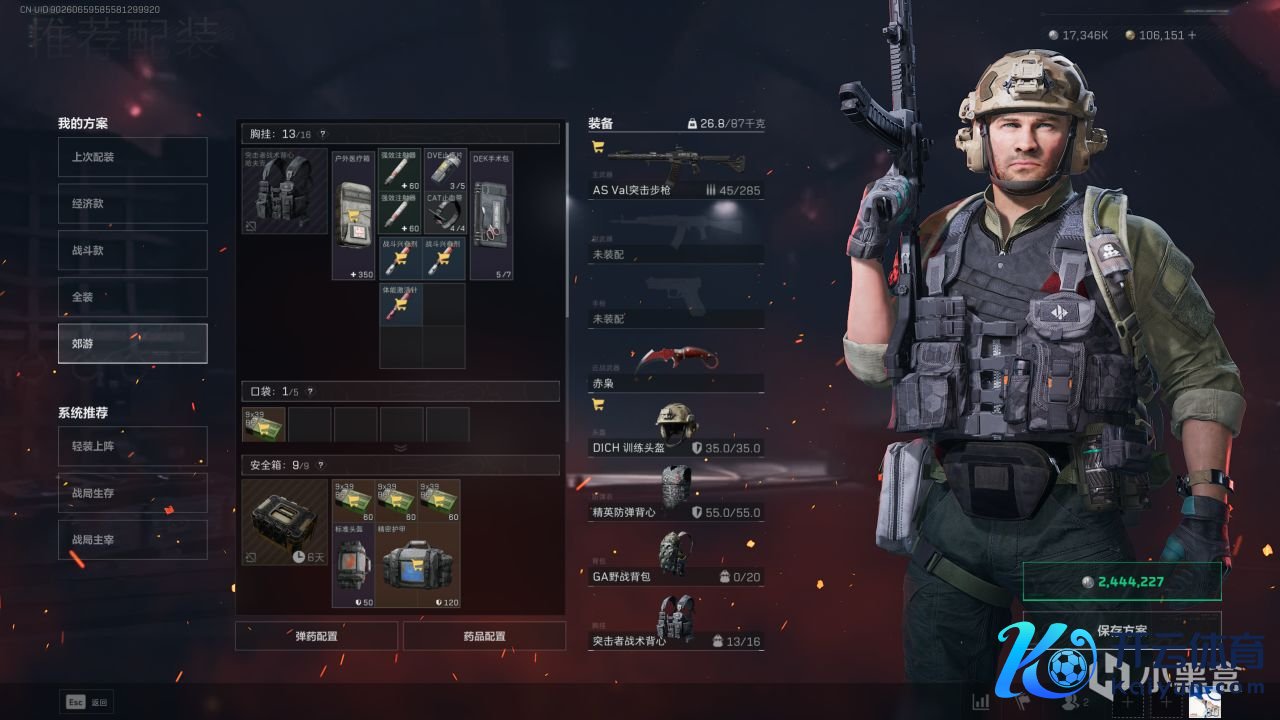The width and height of the screenshot is (1280, 720).
Task: Select the 上次配装 loadout preset
Action: tap(132, 157)
